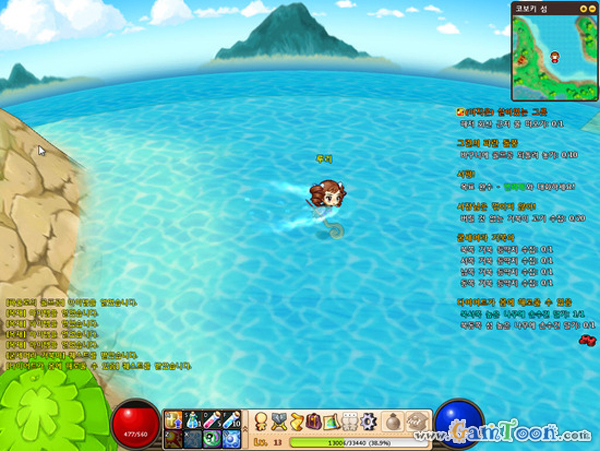Open the crossed swords menu icon
The height and width of the screenshot is (451, 600).
279,419
